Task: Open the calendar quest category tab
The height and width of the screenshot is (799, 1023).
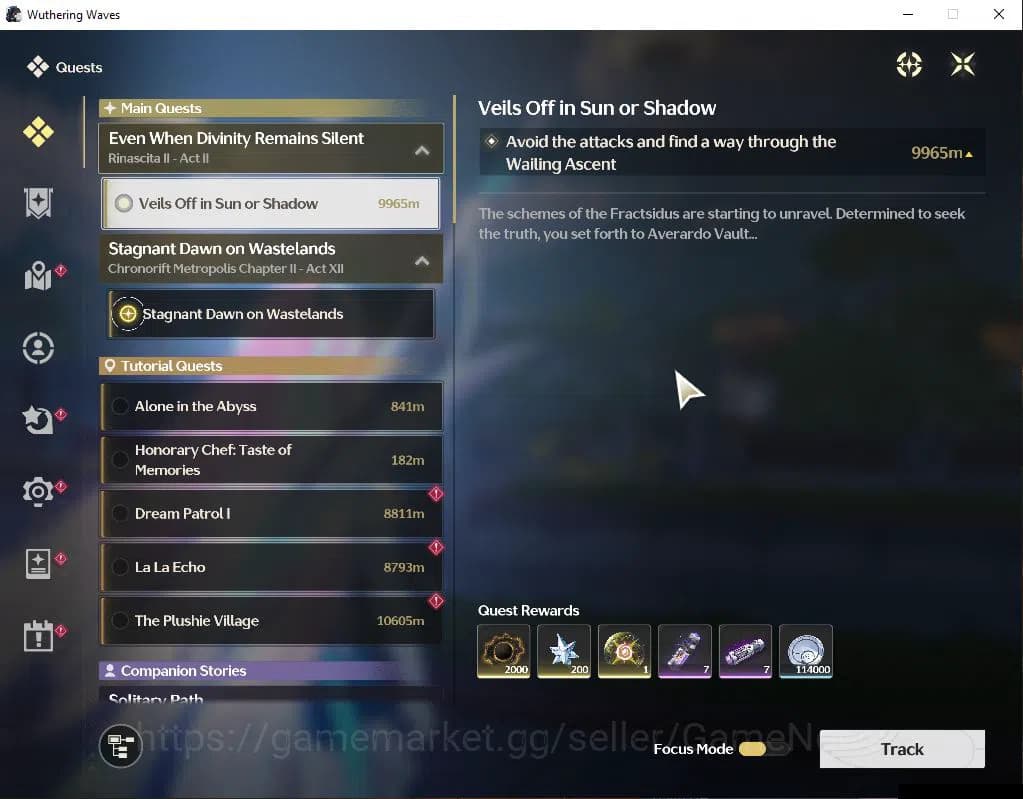Action: pos(38,635)
